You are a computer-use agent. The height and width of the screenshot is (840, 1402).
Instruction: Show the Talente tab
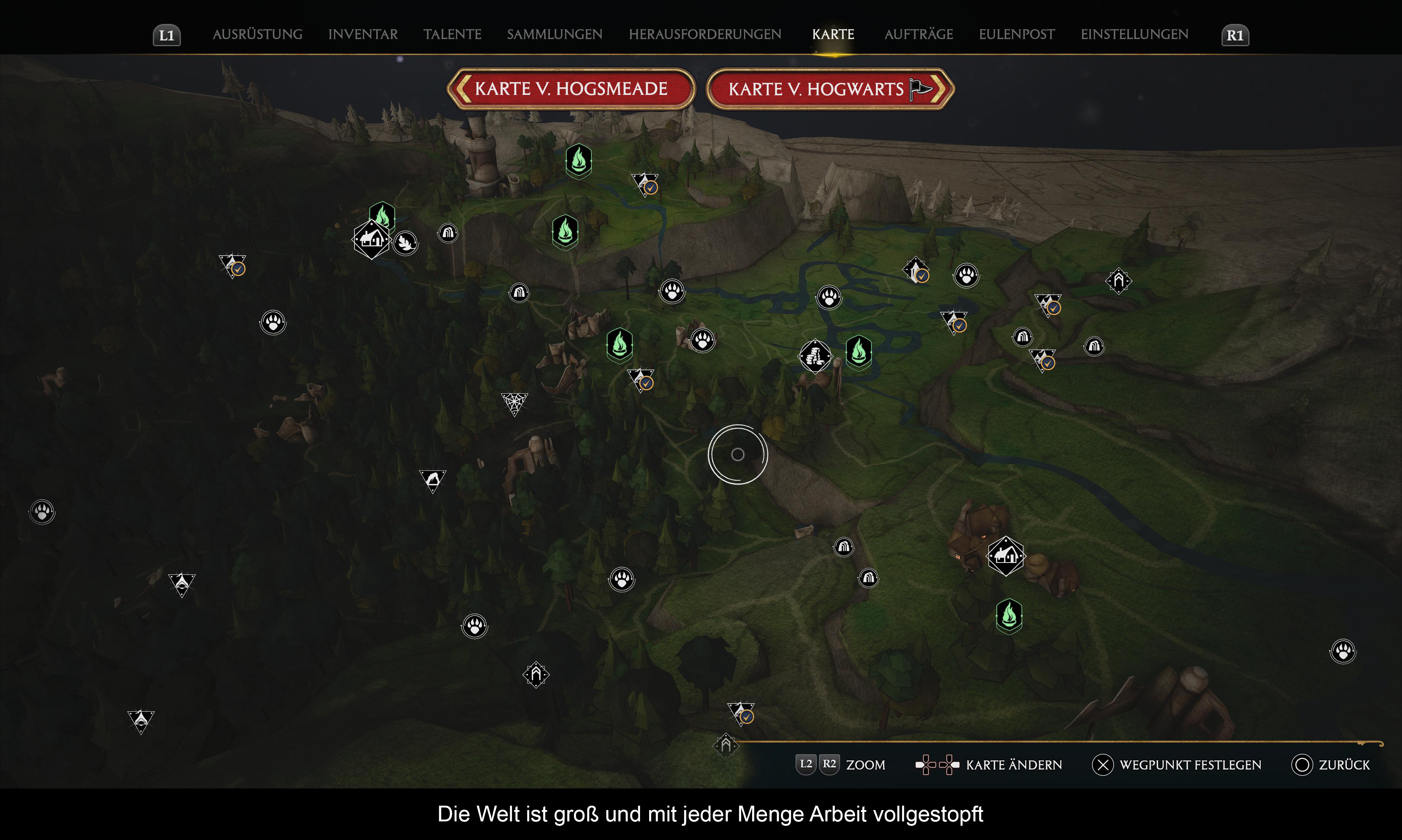click(452, 35)
